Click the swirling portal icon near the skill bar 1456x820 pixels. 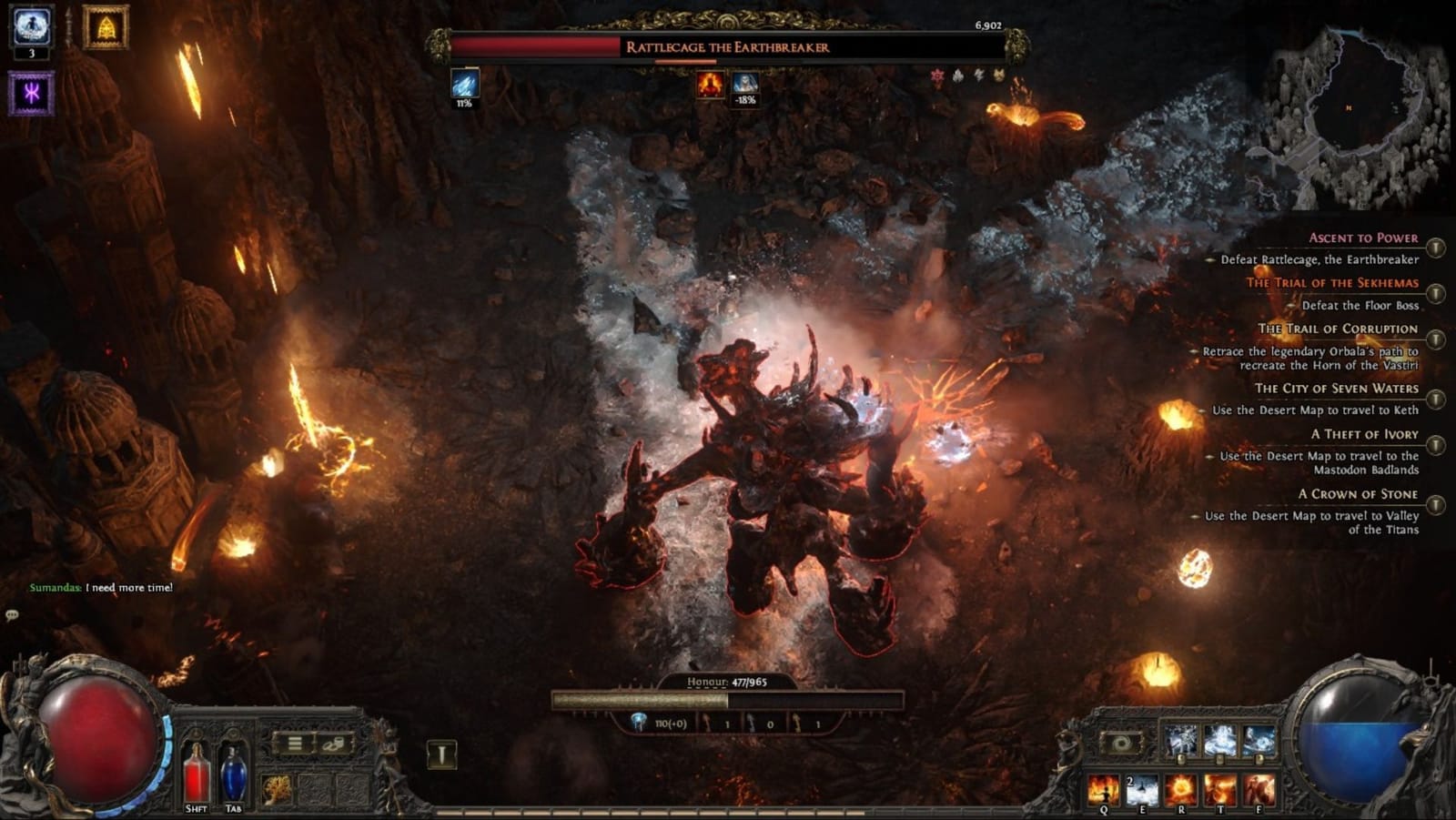[x=1119, y=743]
